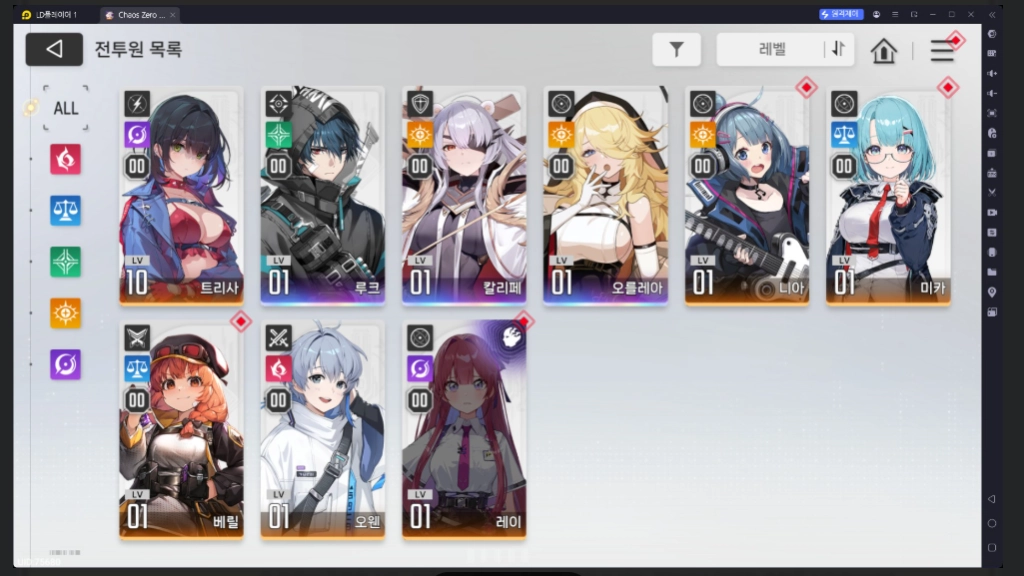Open the 칼리페 character card

464,197
